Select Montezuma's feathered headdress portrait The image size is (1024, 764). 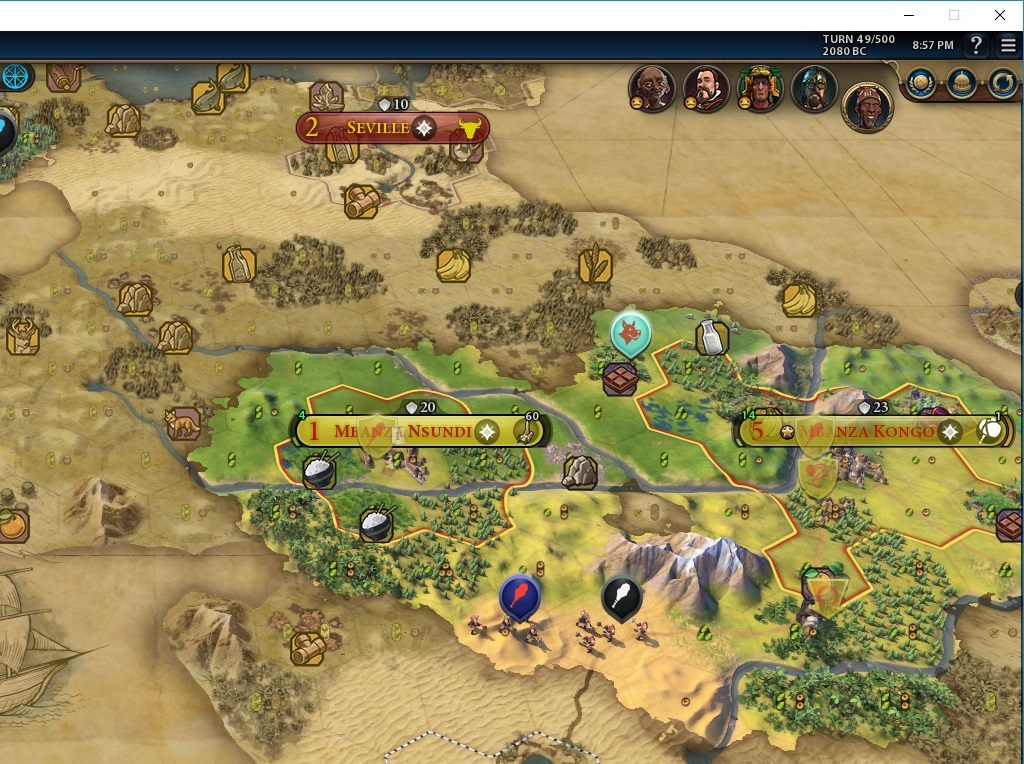[760, 88]
